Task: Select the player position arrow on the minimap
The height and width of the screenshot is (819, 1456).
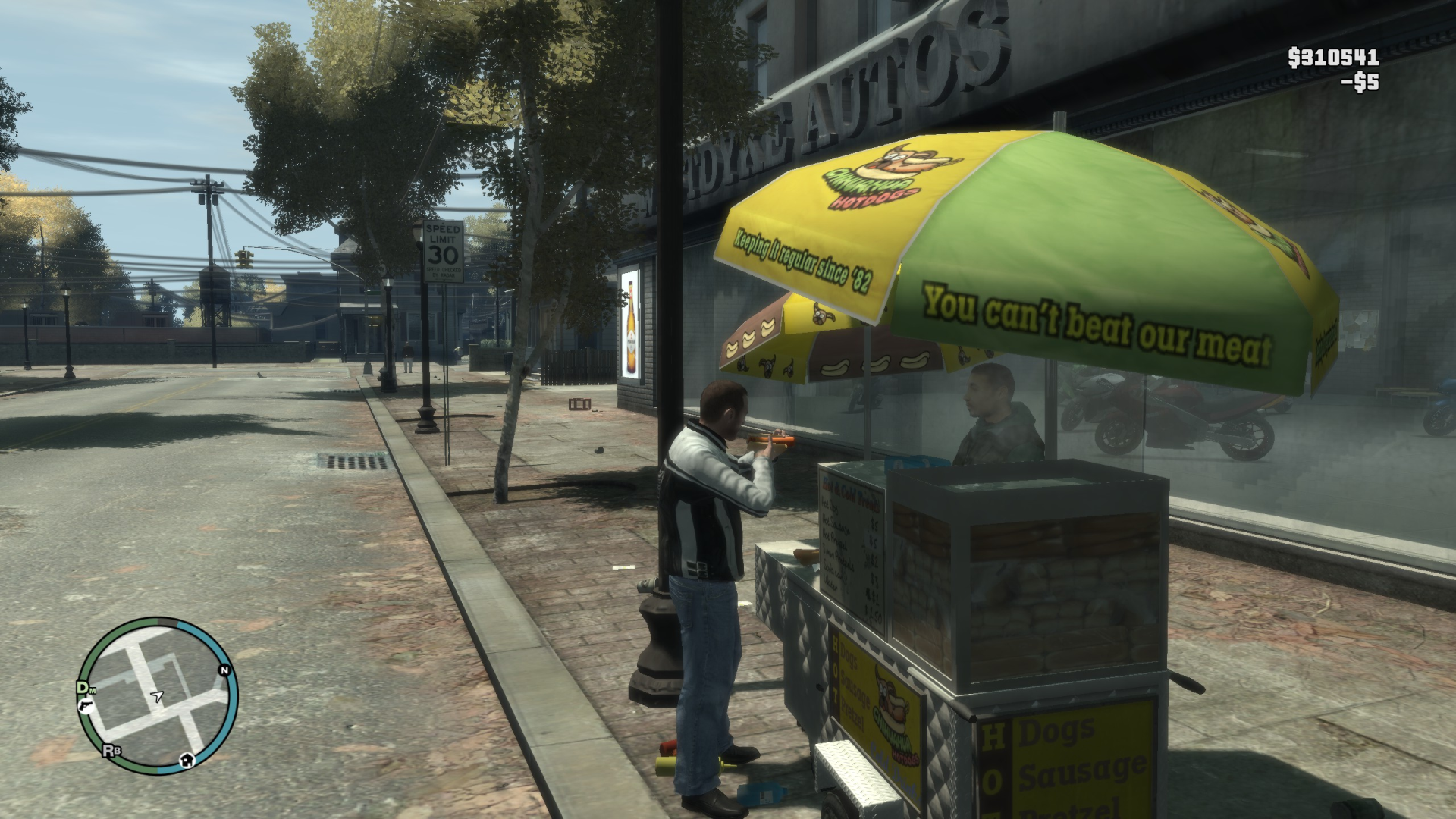Action: click(x=157, y=696)
